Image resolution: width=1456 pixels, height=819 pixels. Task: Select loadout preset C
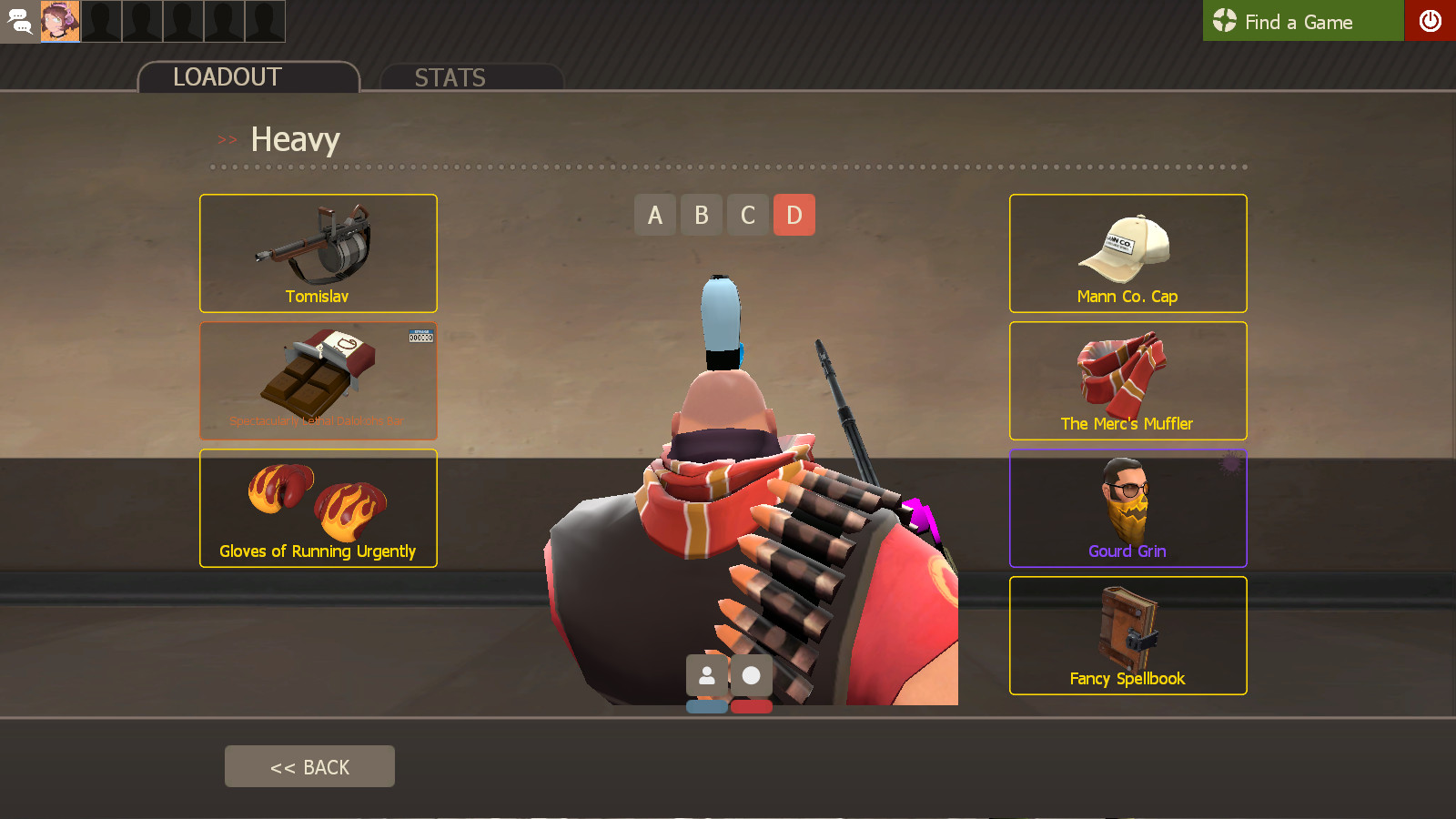click(747, 215)
